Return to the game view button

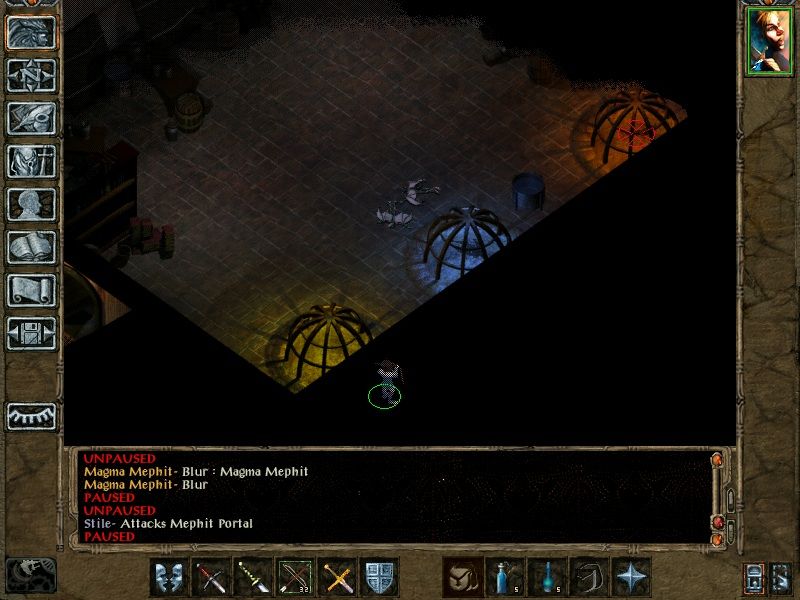pos(31,32)
